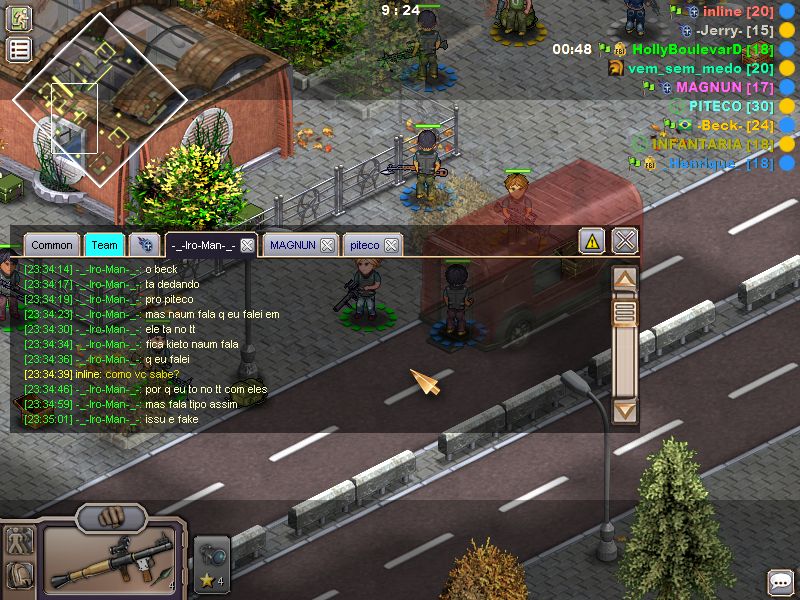Open the list menu button

[x=19, y=50]
